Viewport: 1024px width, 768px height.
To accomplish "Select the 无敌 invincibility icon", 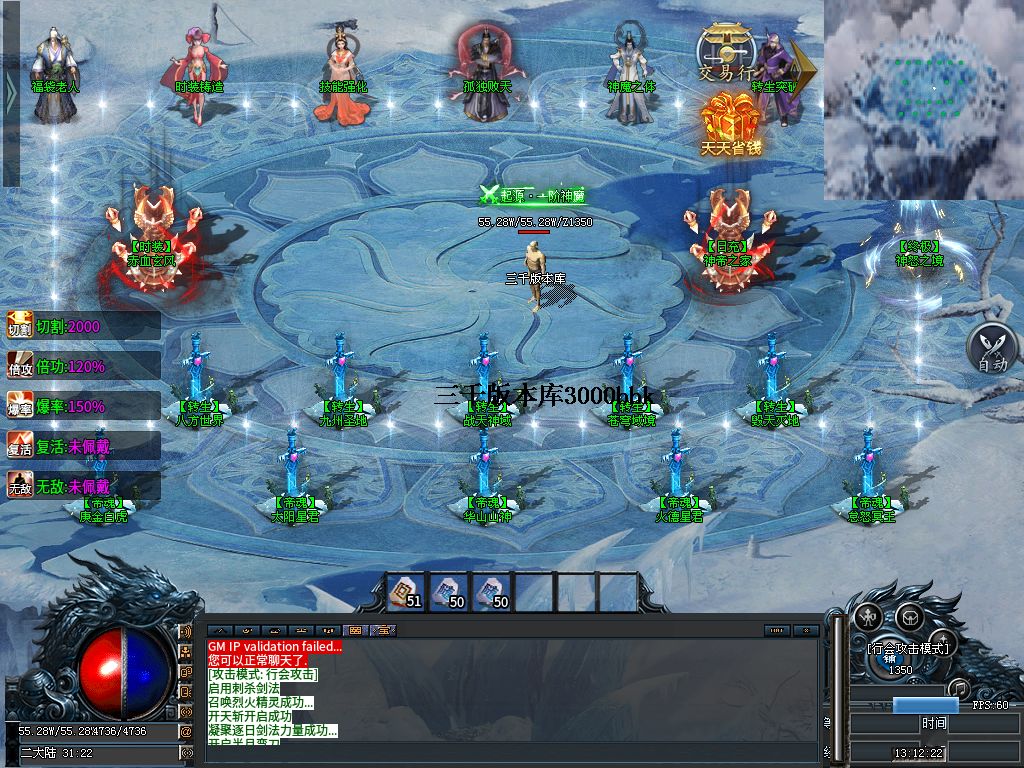I will click(x=20, y=485).
